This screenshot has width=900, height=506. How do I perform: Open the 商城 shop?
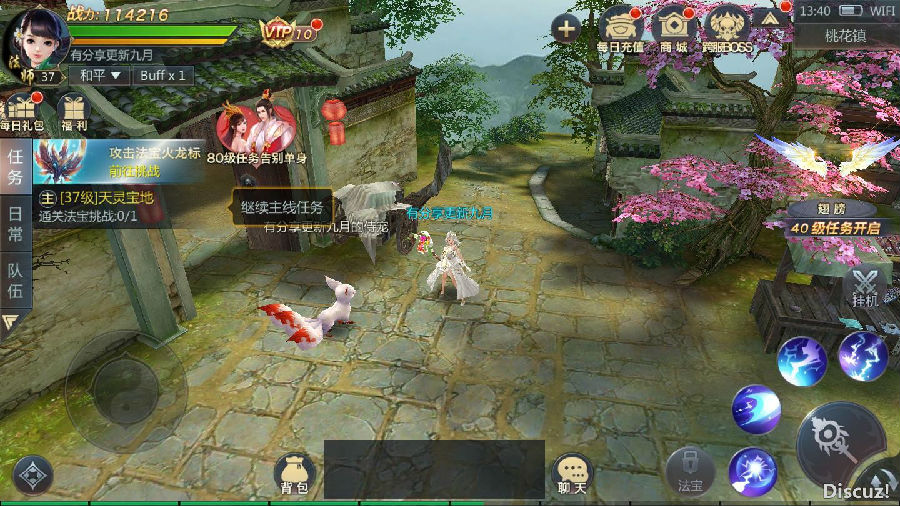tap(674, 32)
